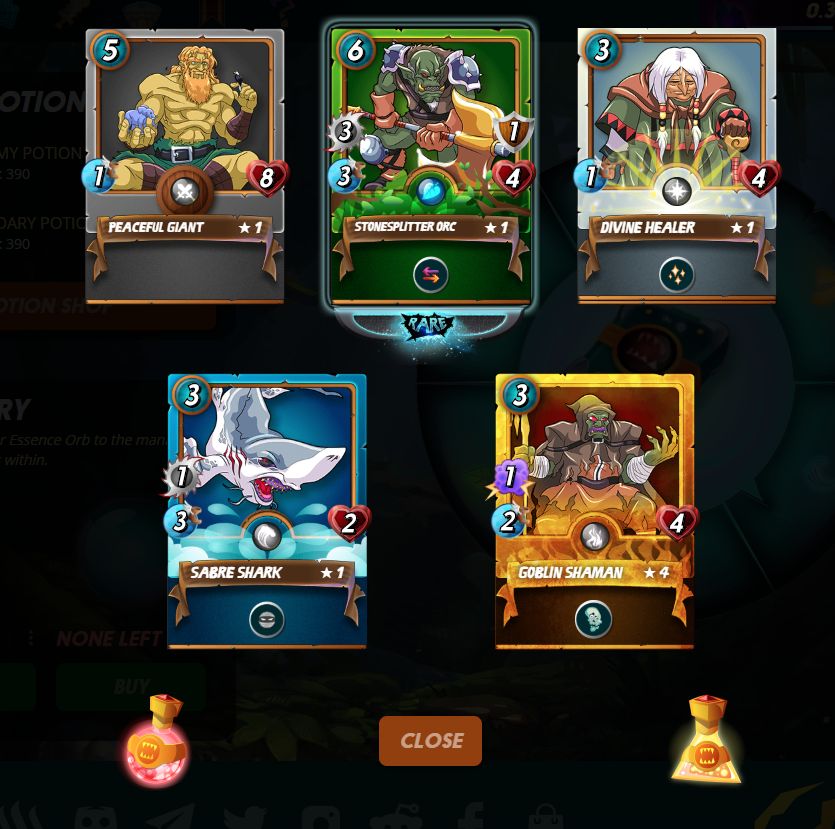The image size is (835, 829).
Task: Open the Divine Healer card
Action: pyautogui.click(x=677, y=130)
